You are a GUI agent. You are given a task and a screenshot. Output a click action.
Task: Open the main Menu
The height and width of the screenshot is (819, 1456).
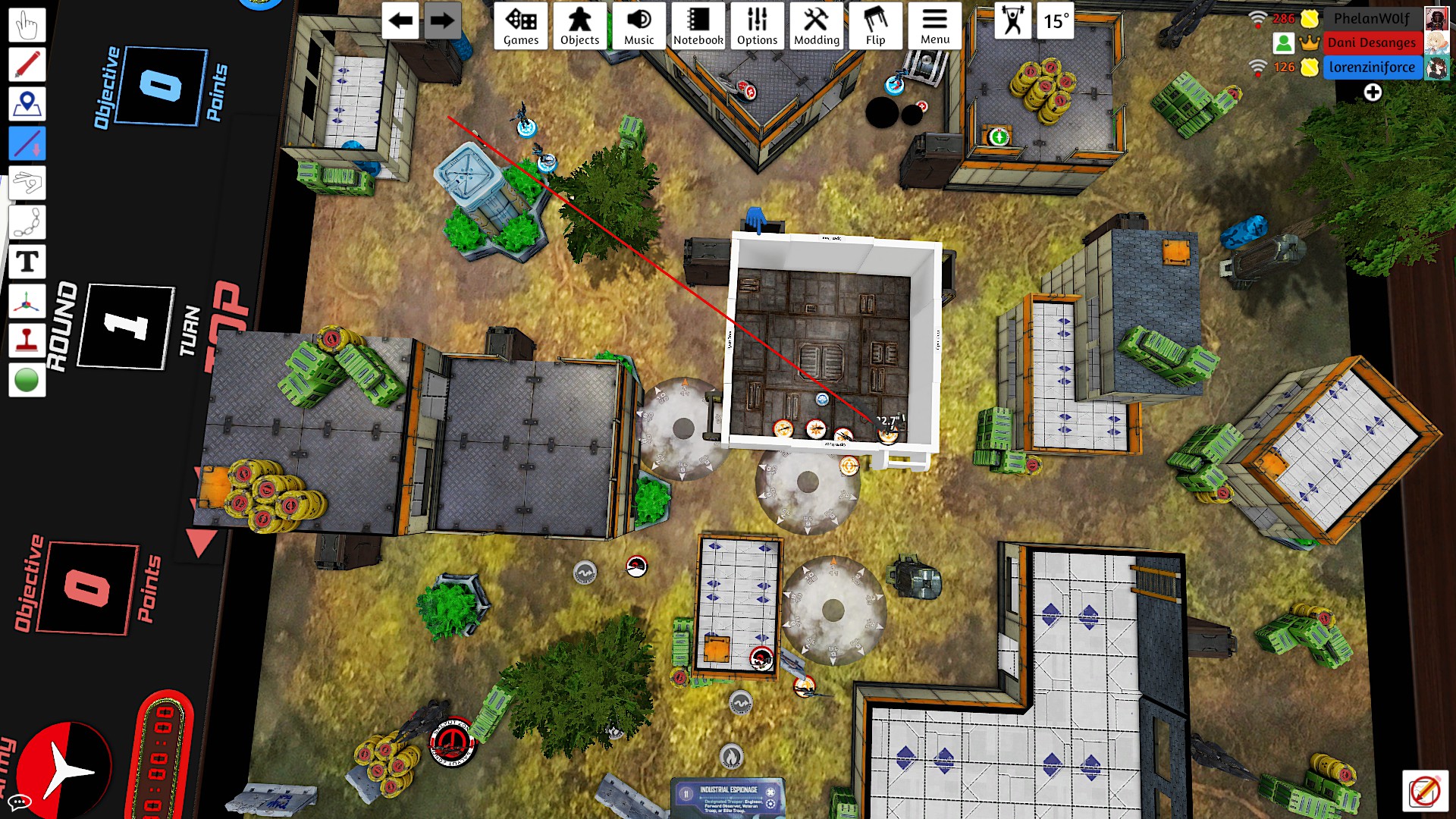click(934, 26)
